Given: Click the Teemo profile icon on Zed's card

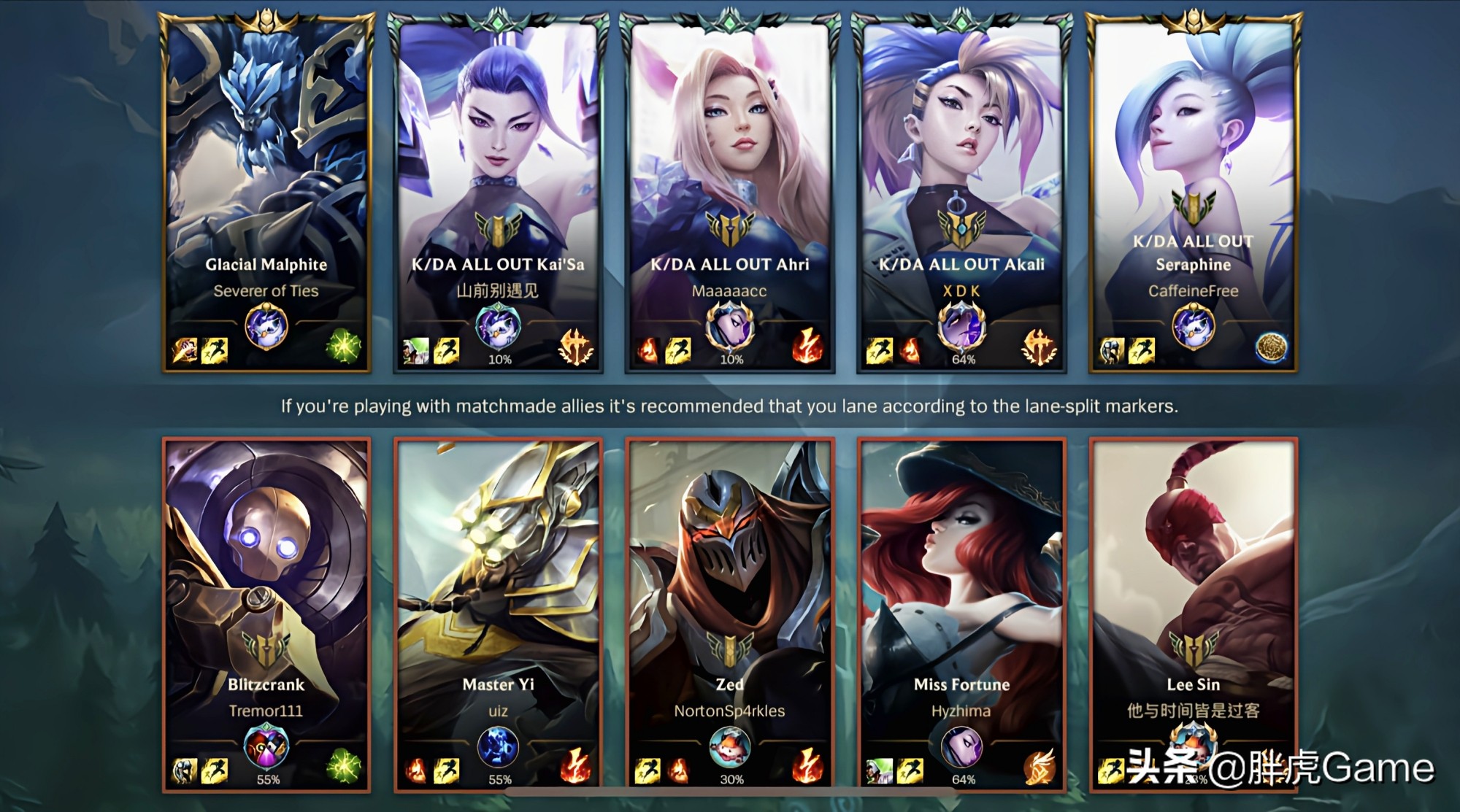Looking at the screenshot, I should 730,749.
